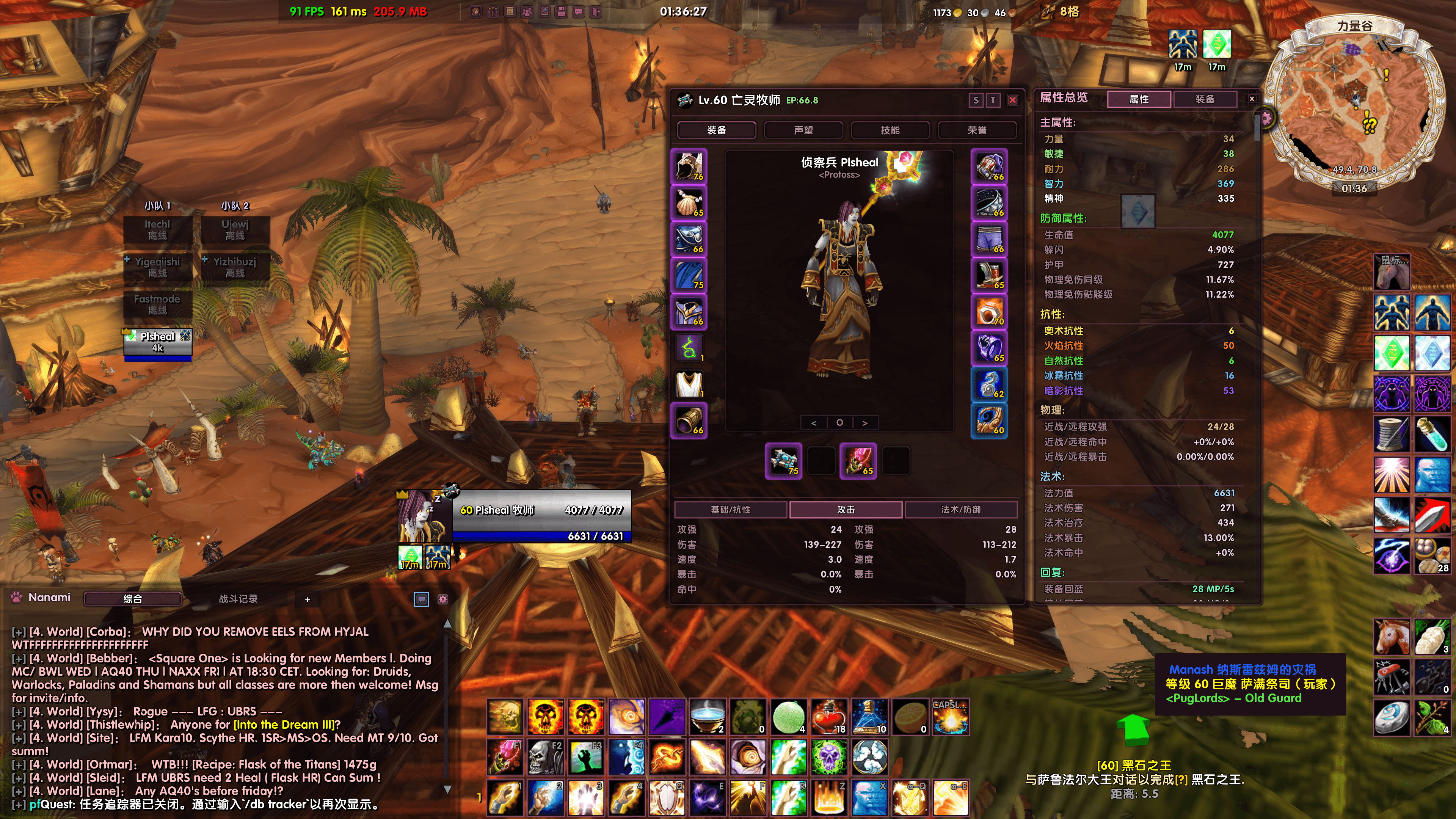The image size is (1456, 819).
Task: Close the character panel with red X
Action: point(1013,100)
